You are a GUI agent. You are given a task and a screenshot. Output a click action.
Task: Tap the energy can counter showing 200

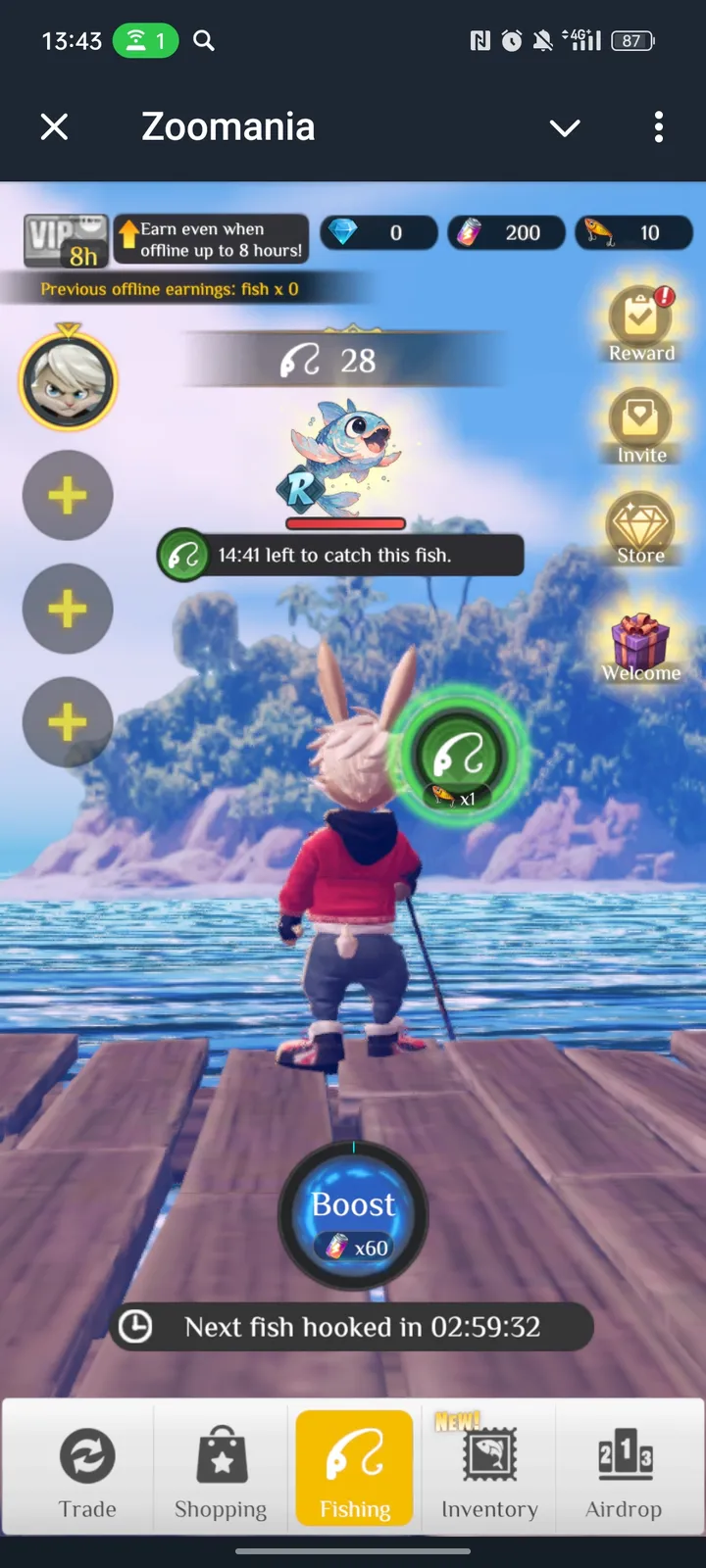506,233
